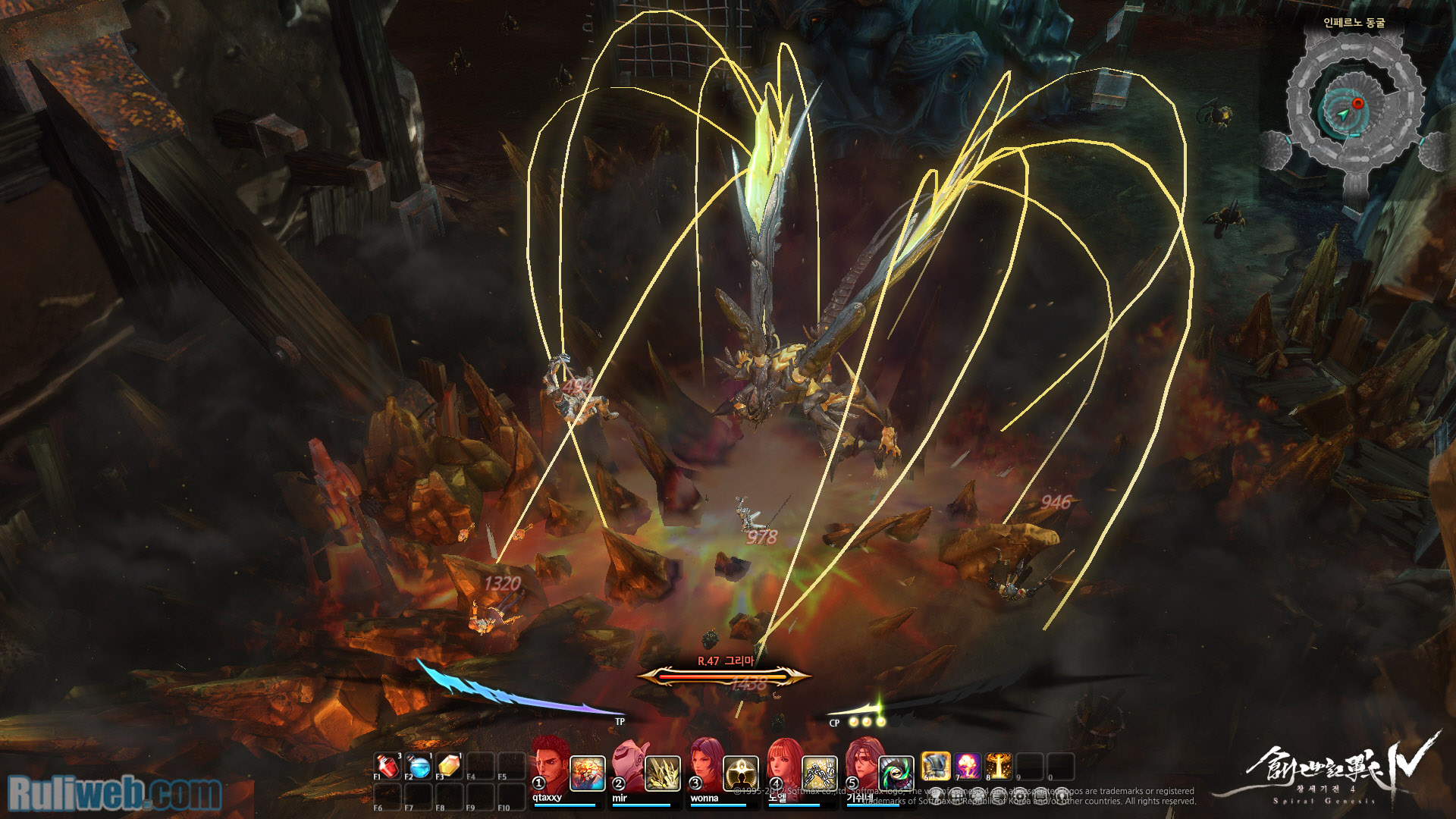Activate the golden chains skill icon

[819, 773]
